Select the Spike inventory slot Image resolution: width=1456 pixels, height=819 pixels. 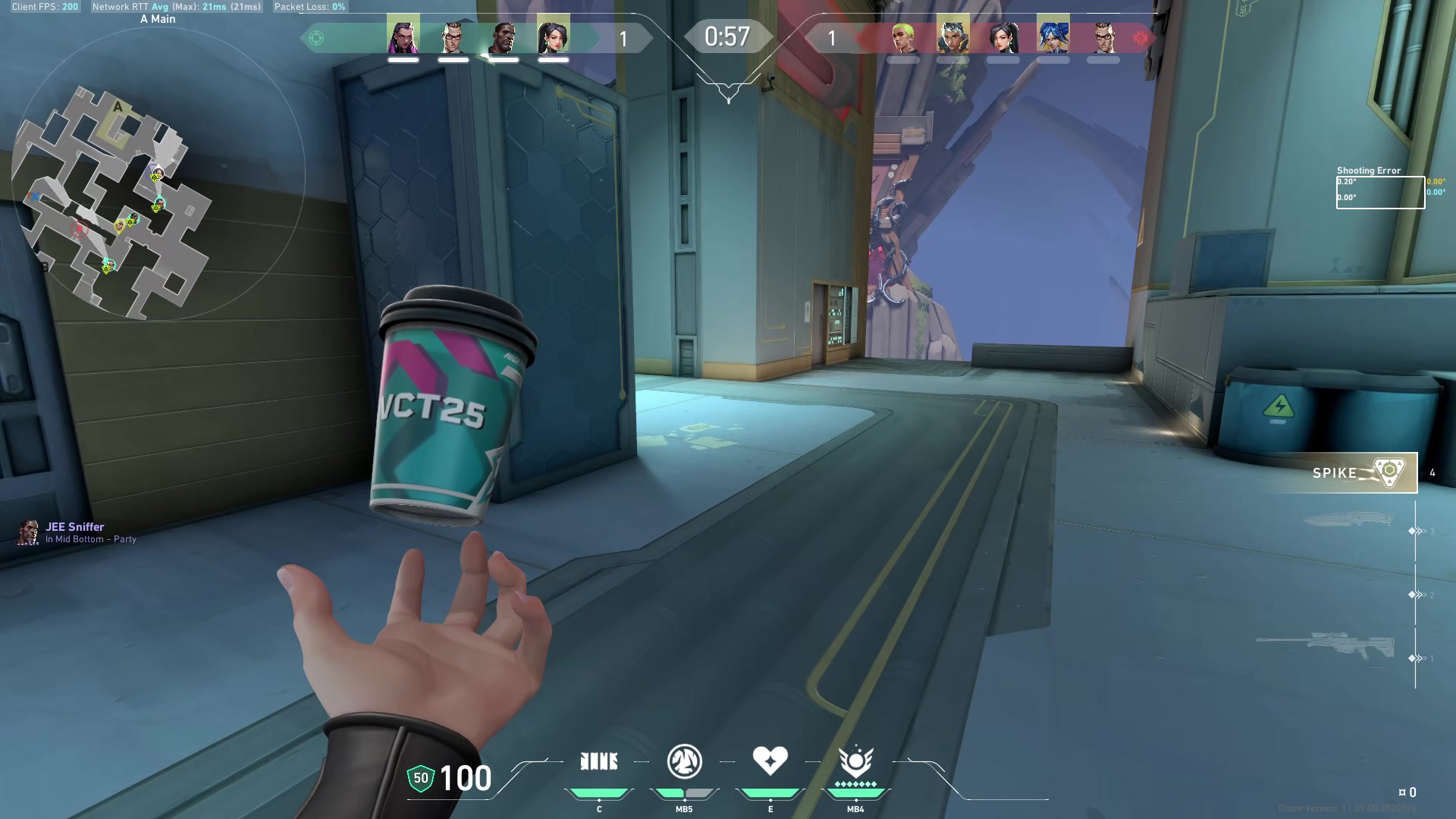tap(1361, 472)
